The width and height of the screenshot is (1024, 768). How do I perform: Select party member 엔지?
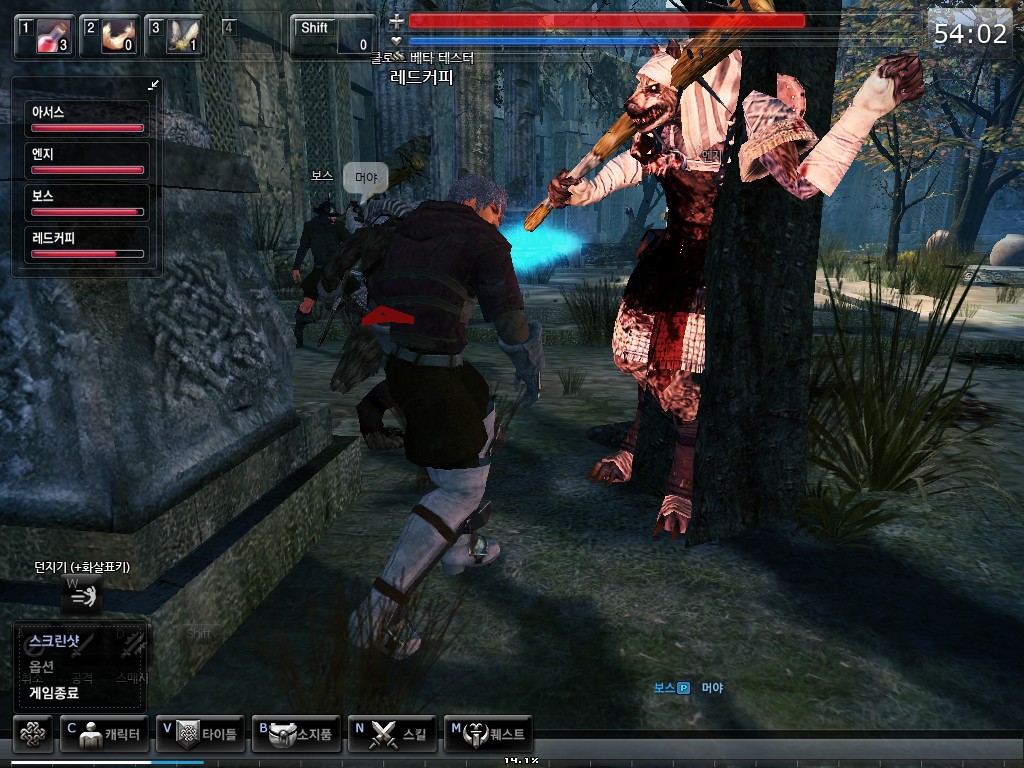coord(87,160)
